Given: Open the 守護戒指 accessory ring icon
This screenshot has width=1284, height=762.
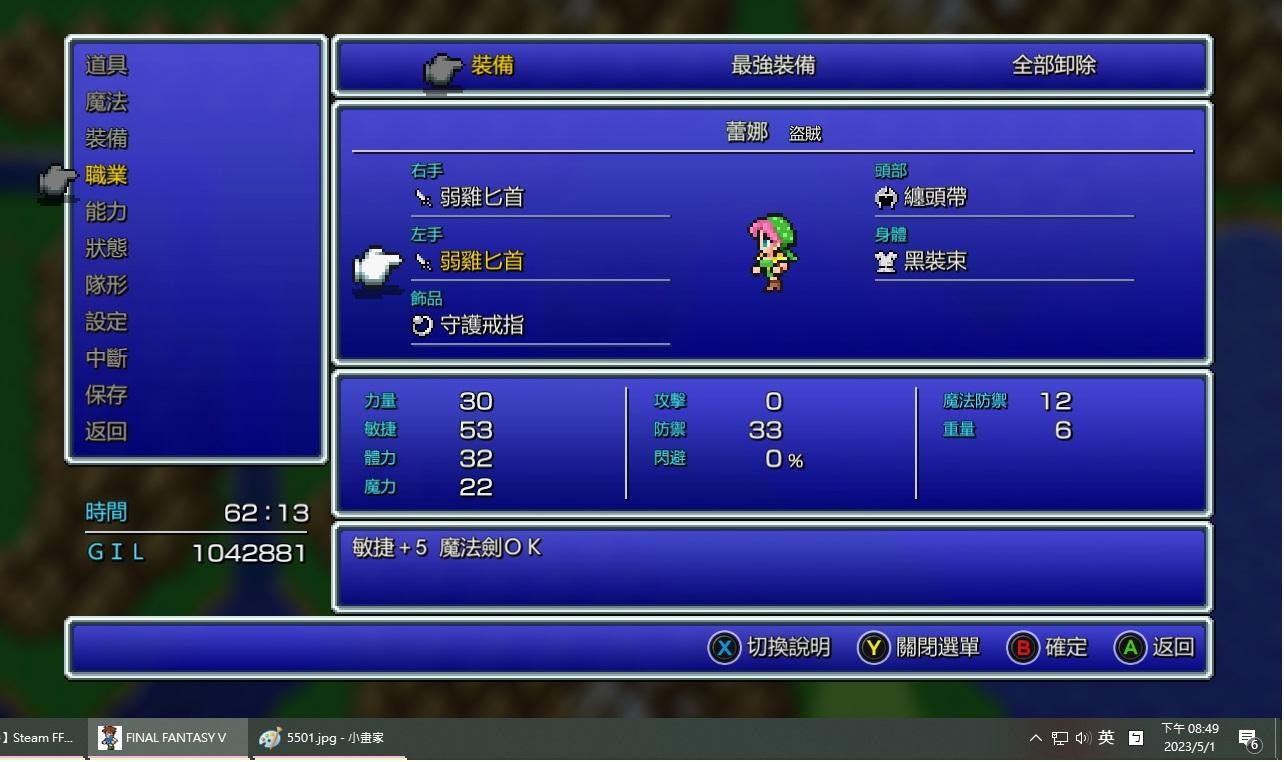Looking at the screenshot, I should click(x=421, y=325).
